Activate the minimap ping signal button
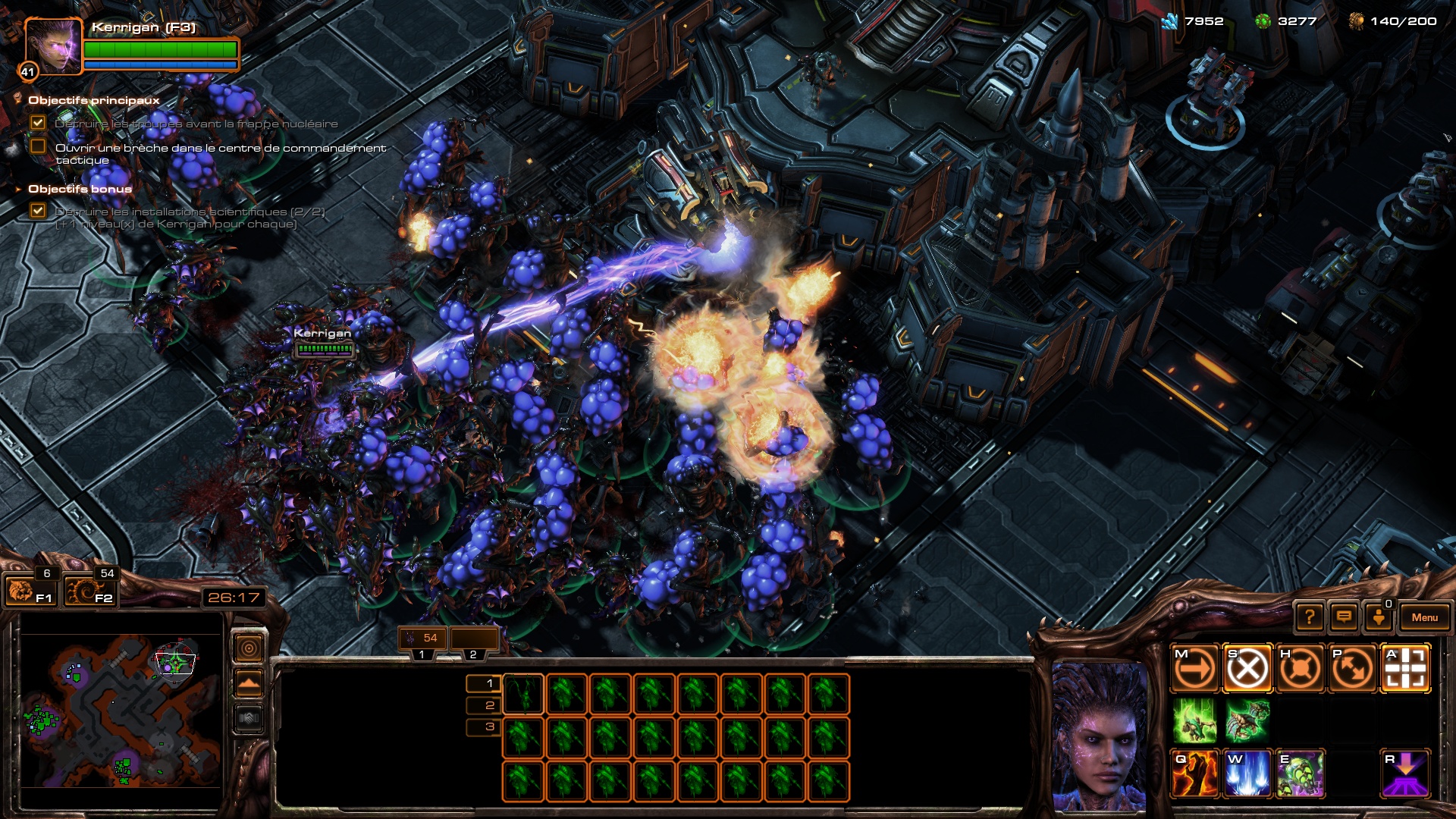The image size is (1456, 819). click(249, 648)
